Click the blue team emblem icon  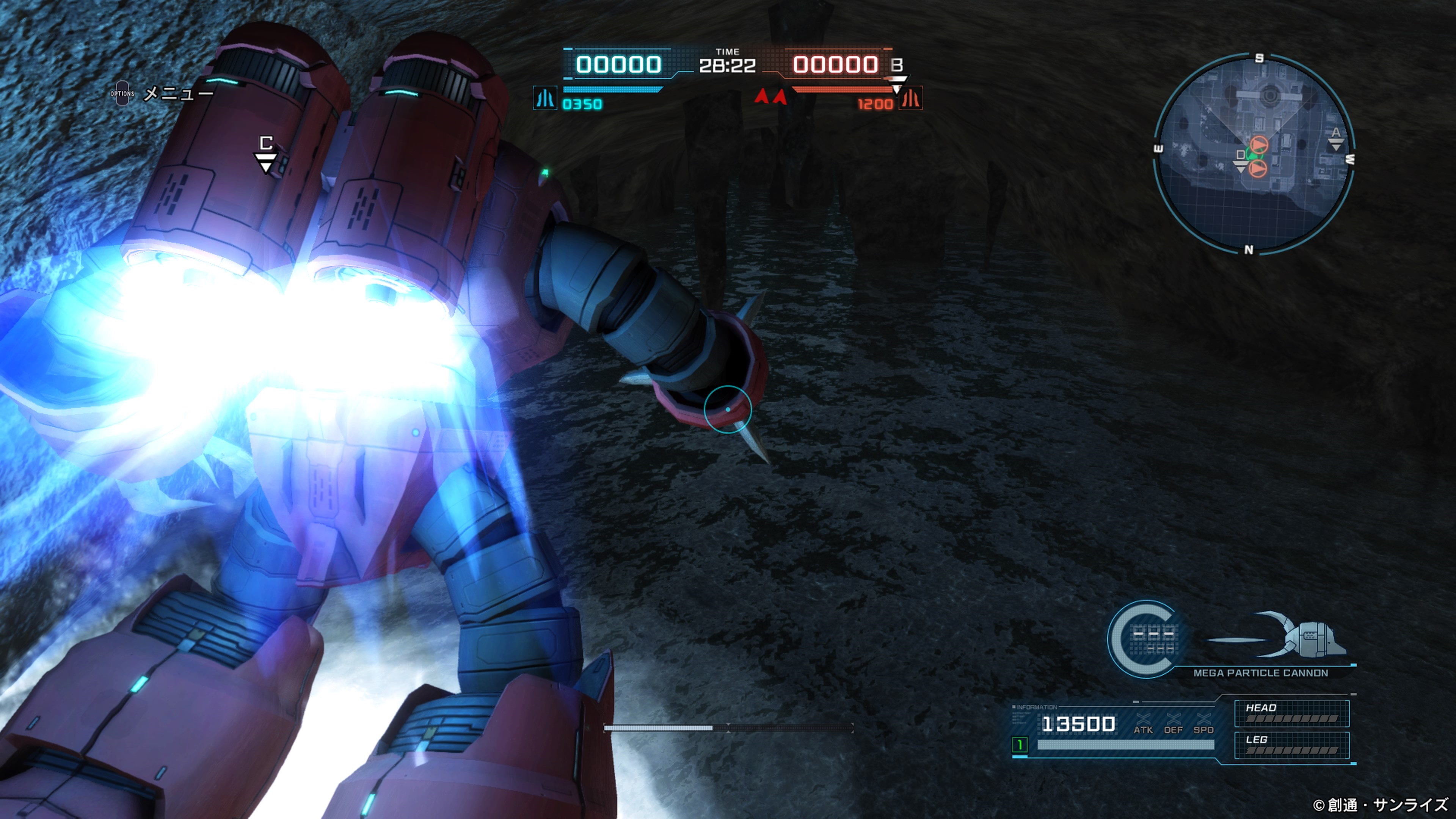click(545, 98)
